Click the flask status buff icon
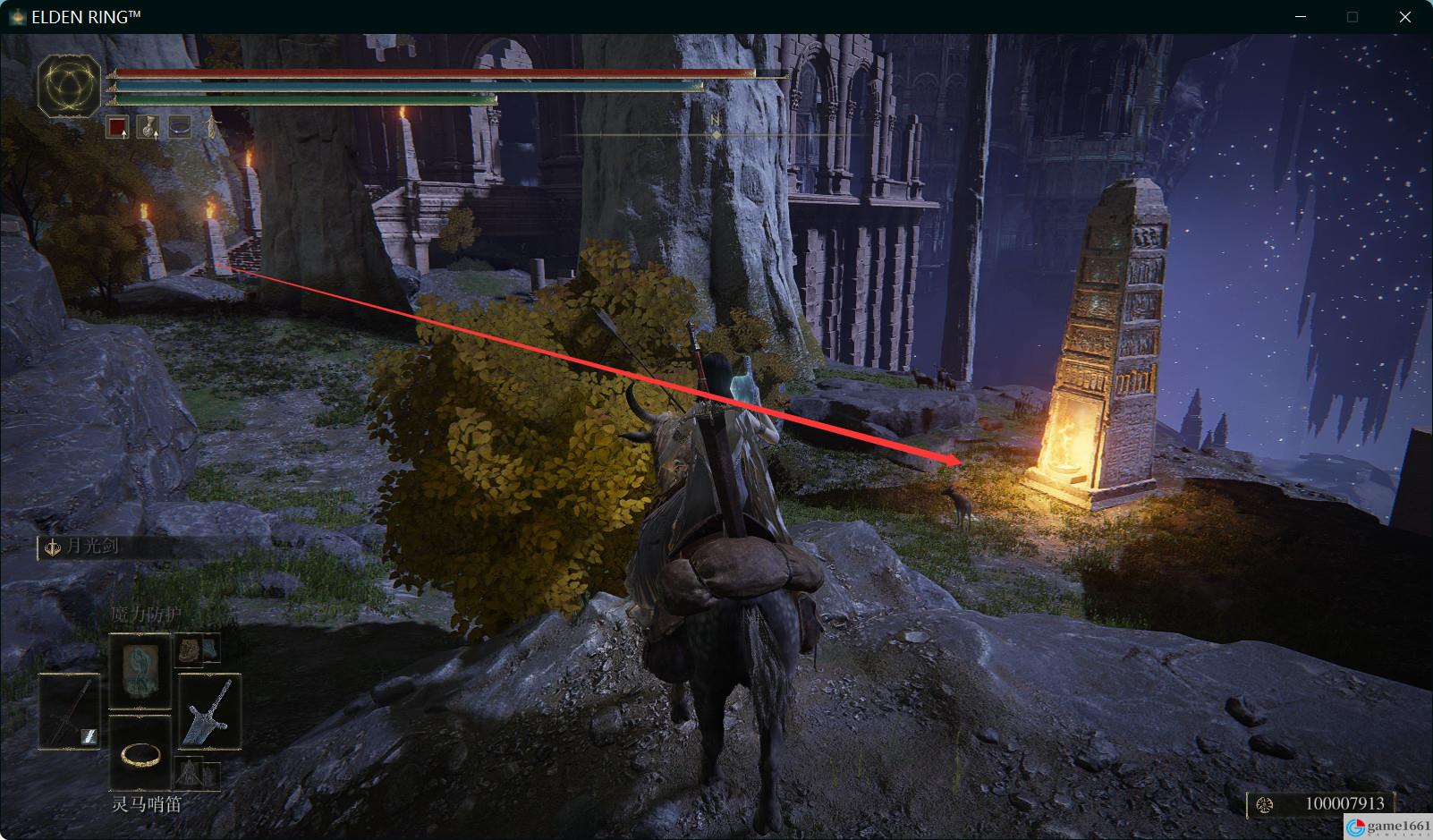Screen dimensions: 1433x840 [148, 128]
